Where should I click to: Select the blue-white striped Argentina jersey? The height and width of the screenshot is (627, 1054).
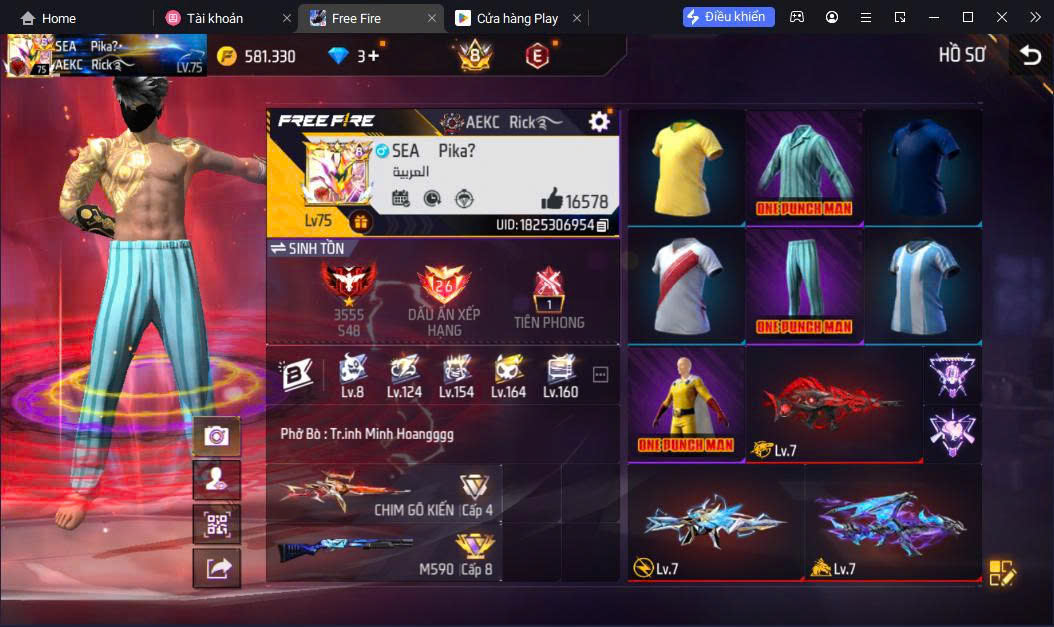(x=922, y=285)
